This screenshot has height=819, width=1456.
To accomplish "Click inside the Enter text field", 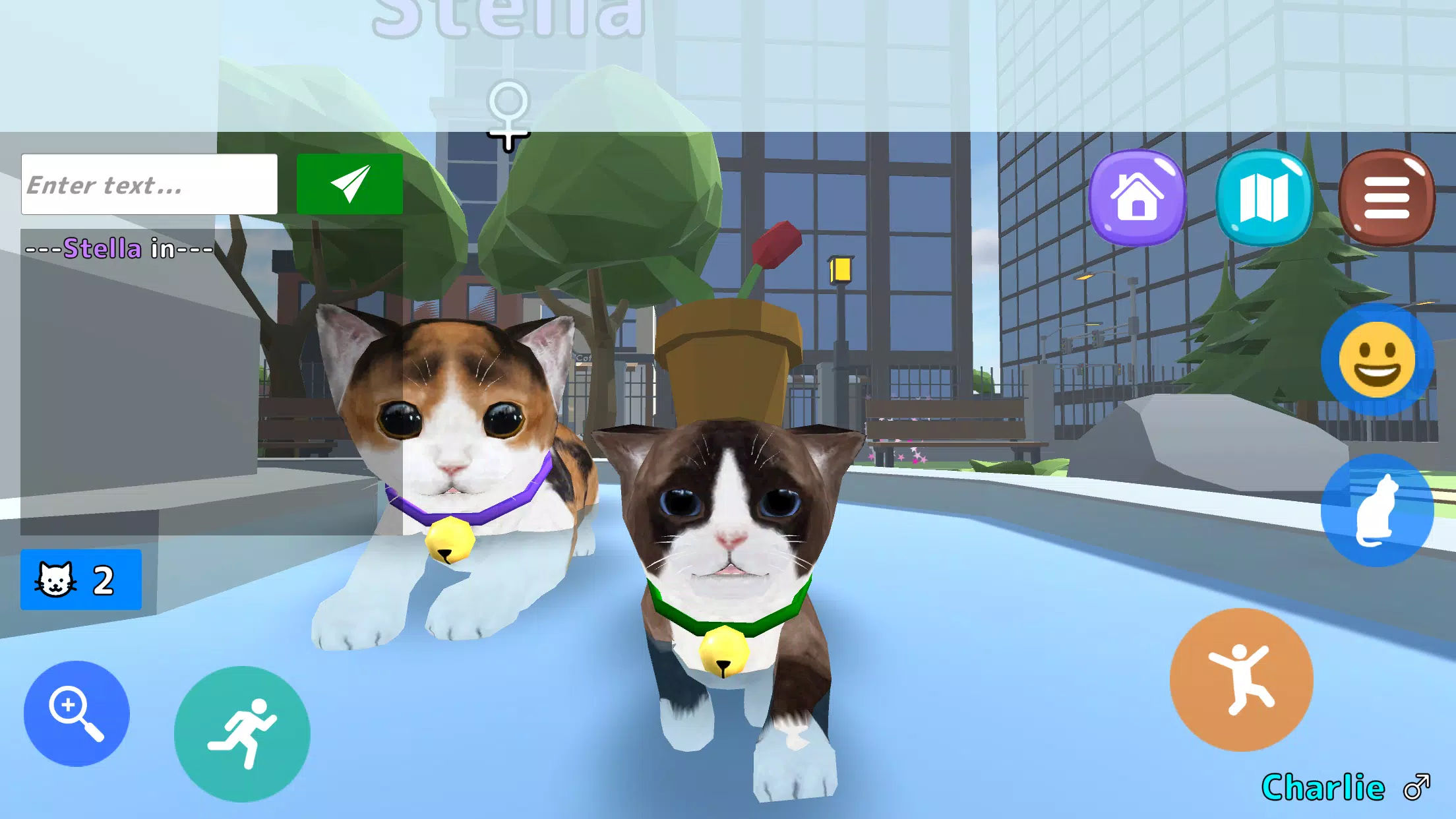I will click(149, 183).
